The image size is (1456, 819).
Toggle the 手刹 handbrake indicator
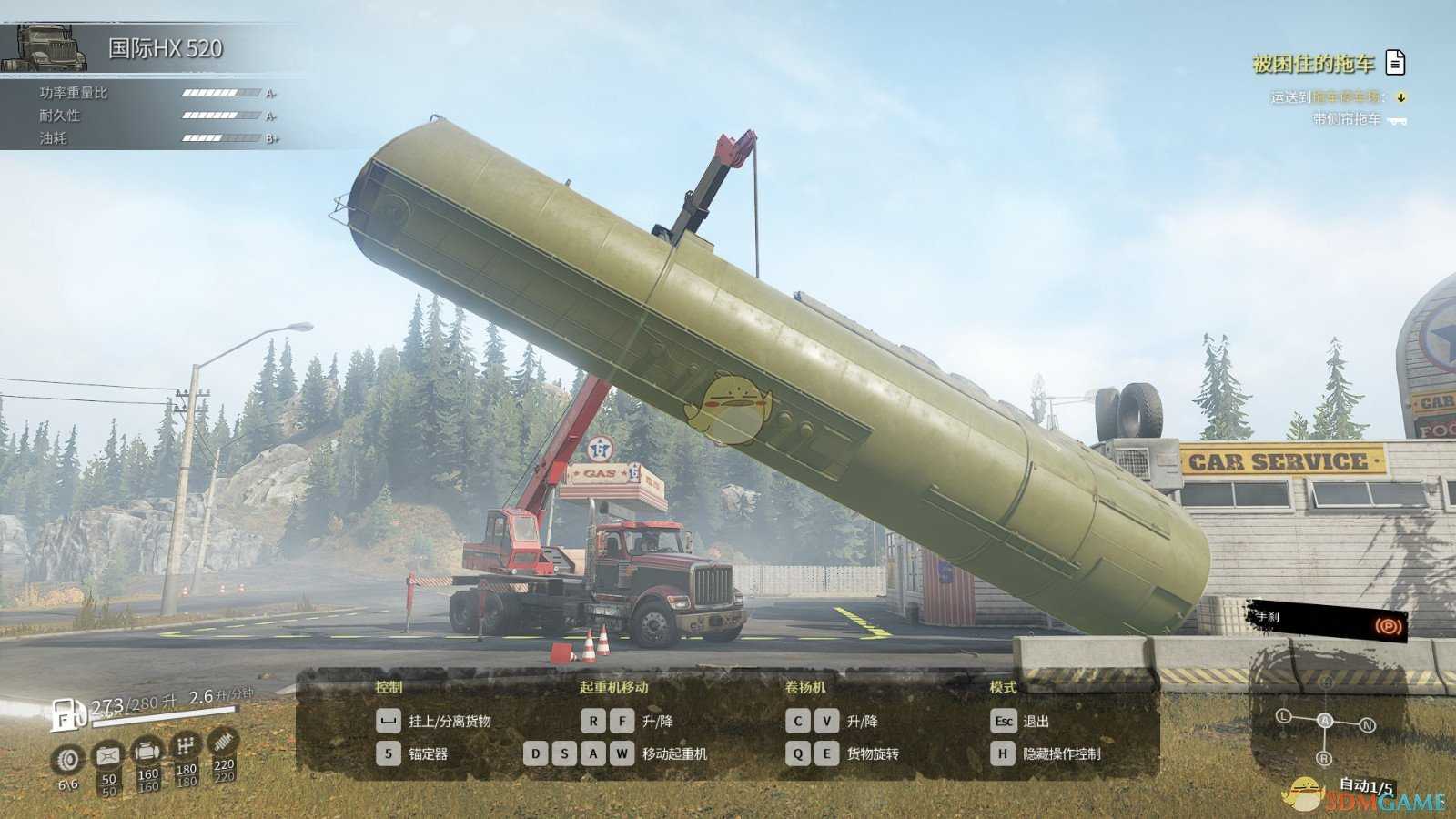1387,625
